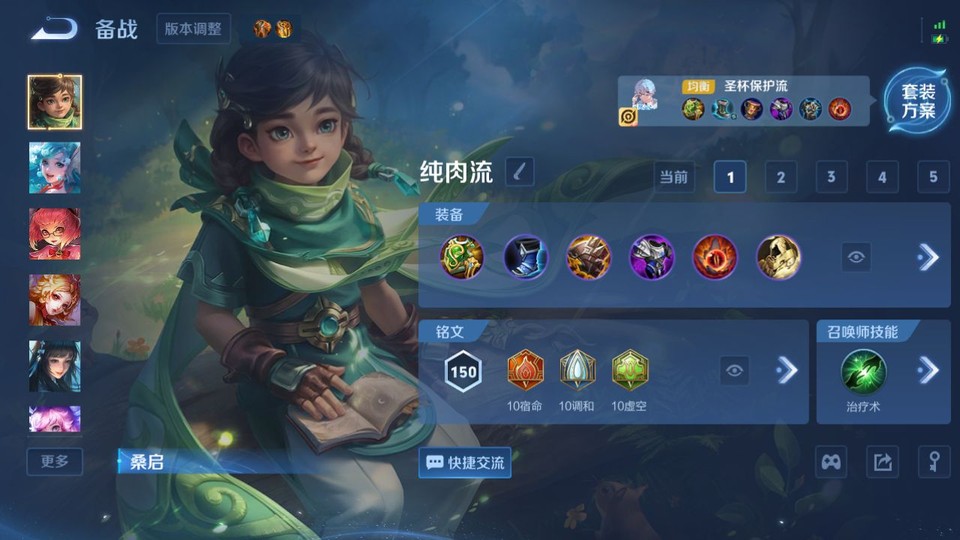Open the equipment details arrow
The image size is (960, 540).
pyautogui.click(x=928, y=257)
